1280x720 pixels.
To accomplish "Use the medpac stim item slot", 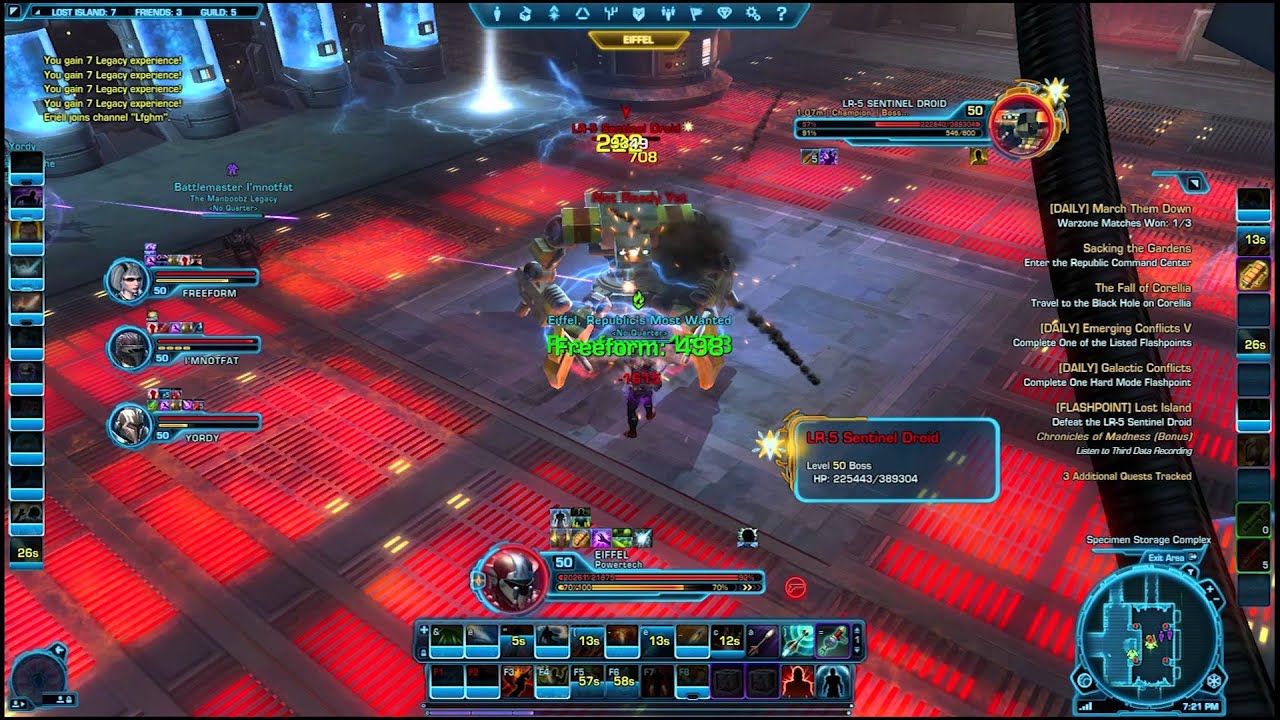I will [x=831, y=640].
